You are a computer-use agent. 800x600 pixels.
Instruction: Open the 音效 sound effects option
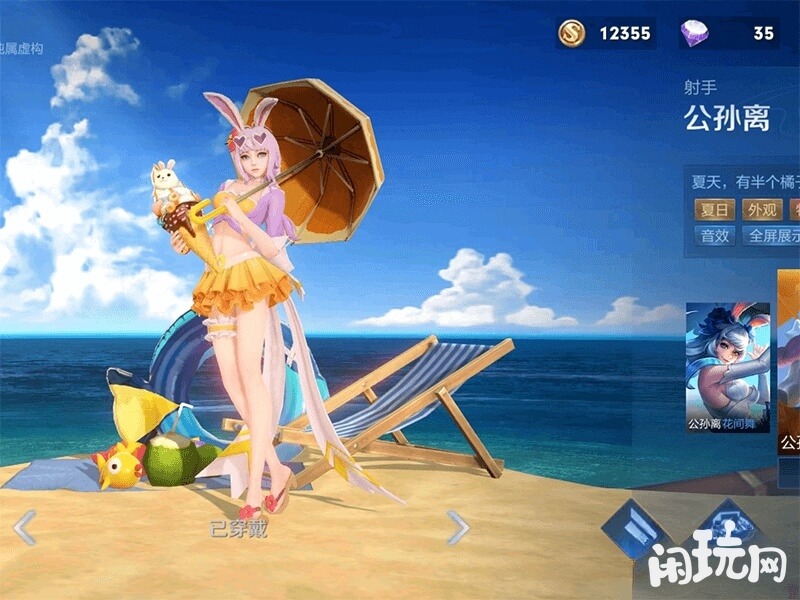715,236
